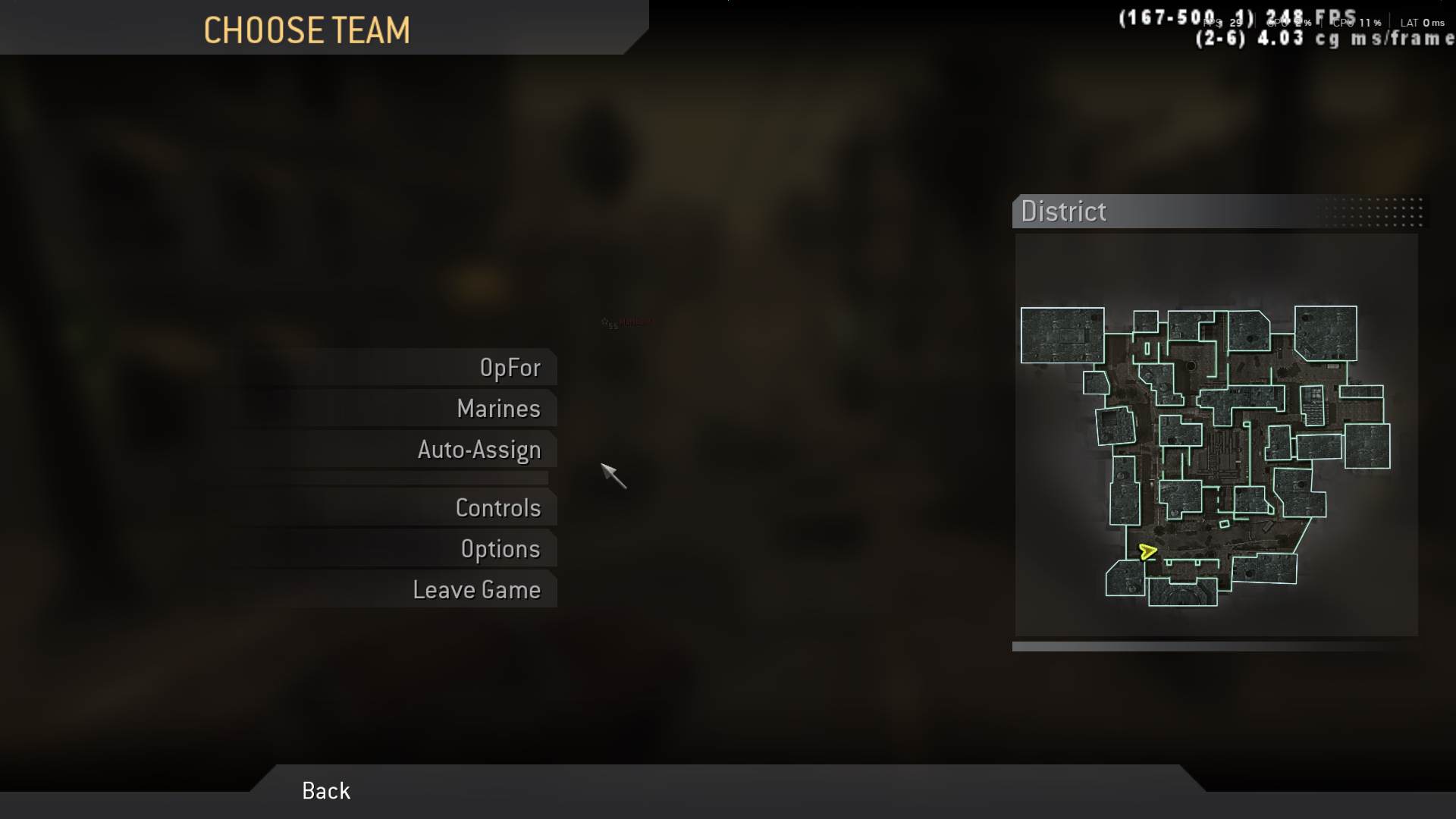Click the CHOOSE TEAM header banner
The image size is (1456, 819).
point(307,30)
